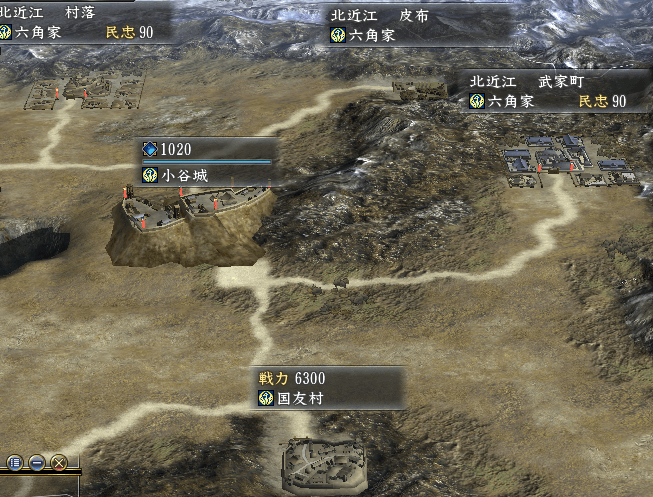Click the minus minimize round button
The height and width of the screenshot is (497, 653).
37,463
